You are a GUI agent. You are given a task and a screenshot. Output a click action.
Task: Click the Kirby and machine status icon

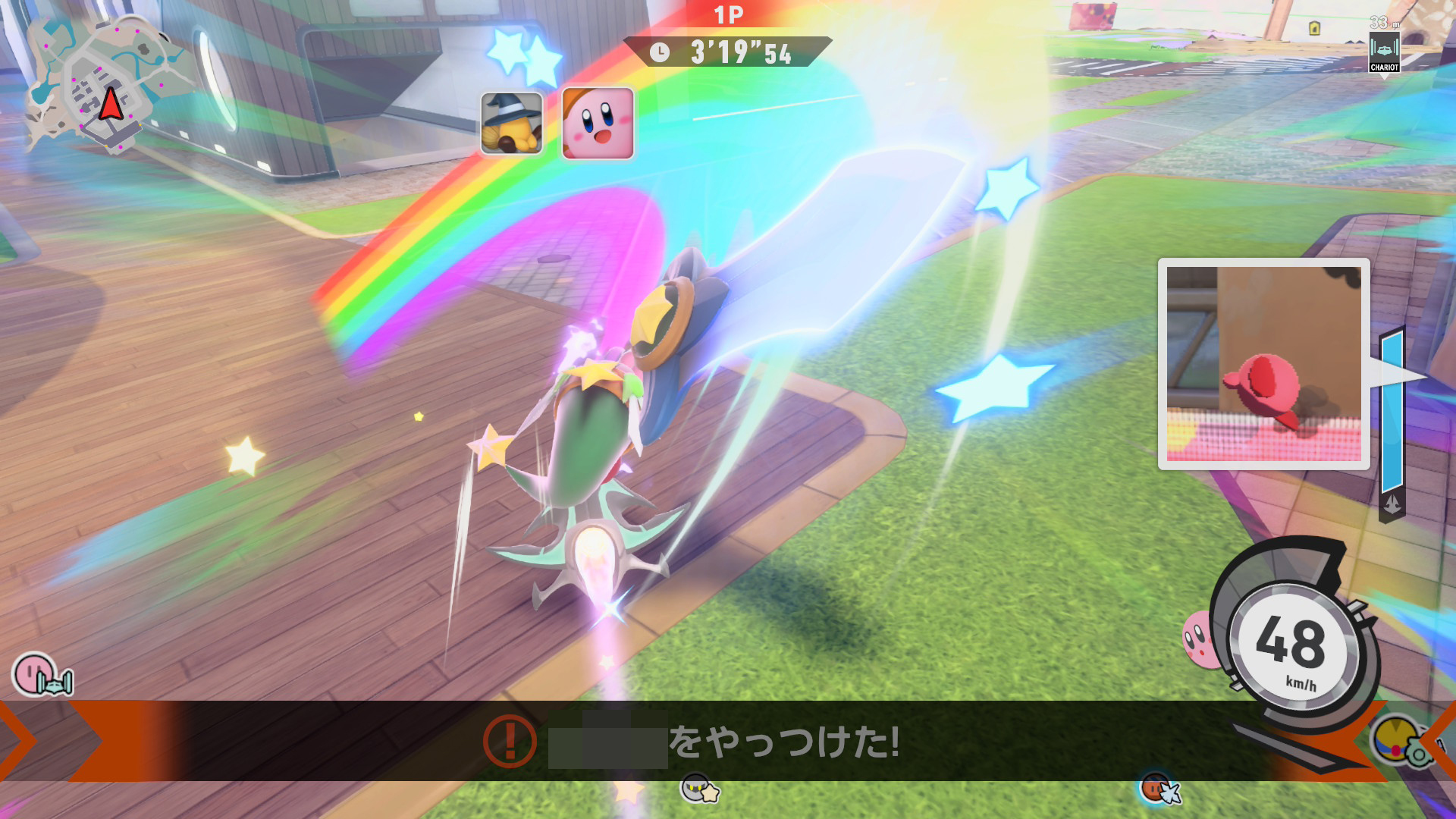(42, 675)
